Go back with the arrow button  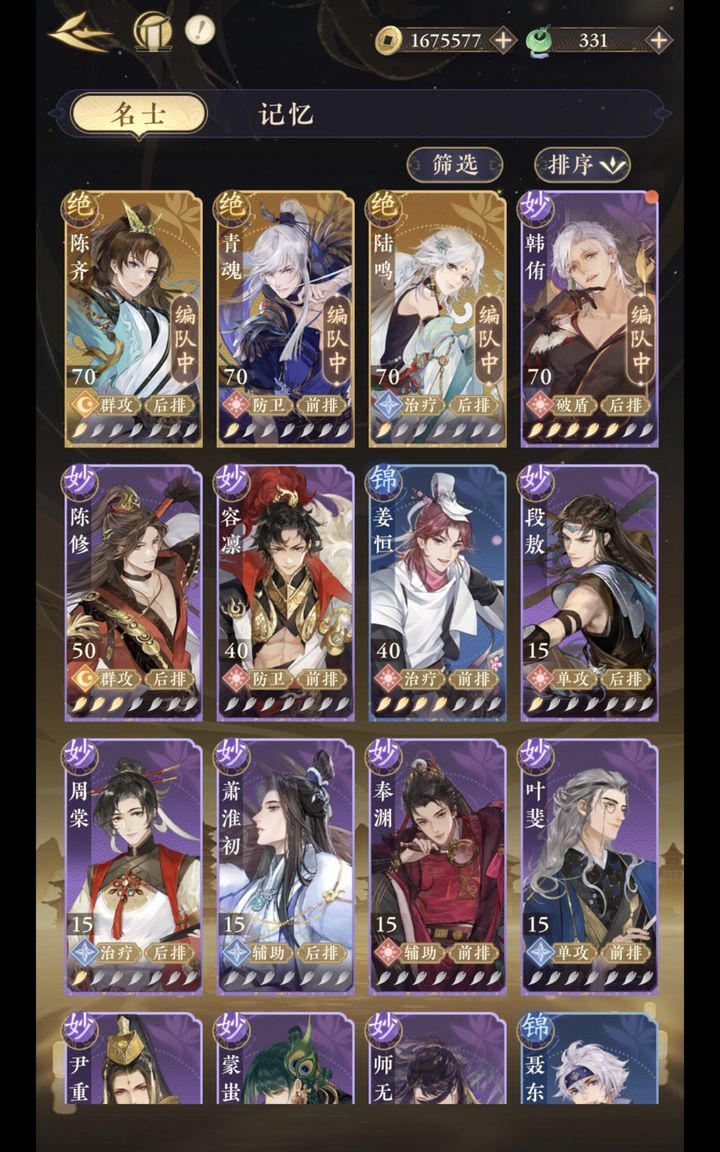[x=80, y=33]
